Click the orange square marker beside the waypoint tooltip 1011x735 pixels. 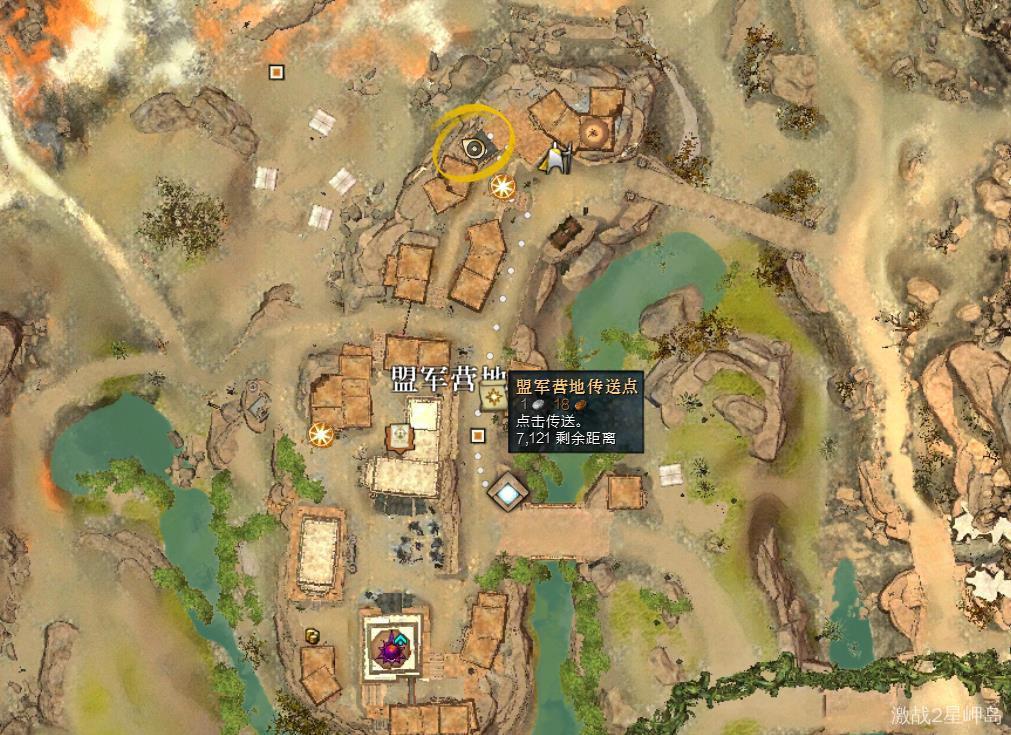tap(478, 435)
